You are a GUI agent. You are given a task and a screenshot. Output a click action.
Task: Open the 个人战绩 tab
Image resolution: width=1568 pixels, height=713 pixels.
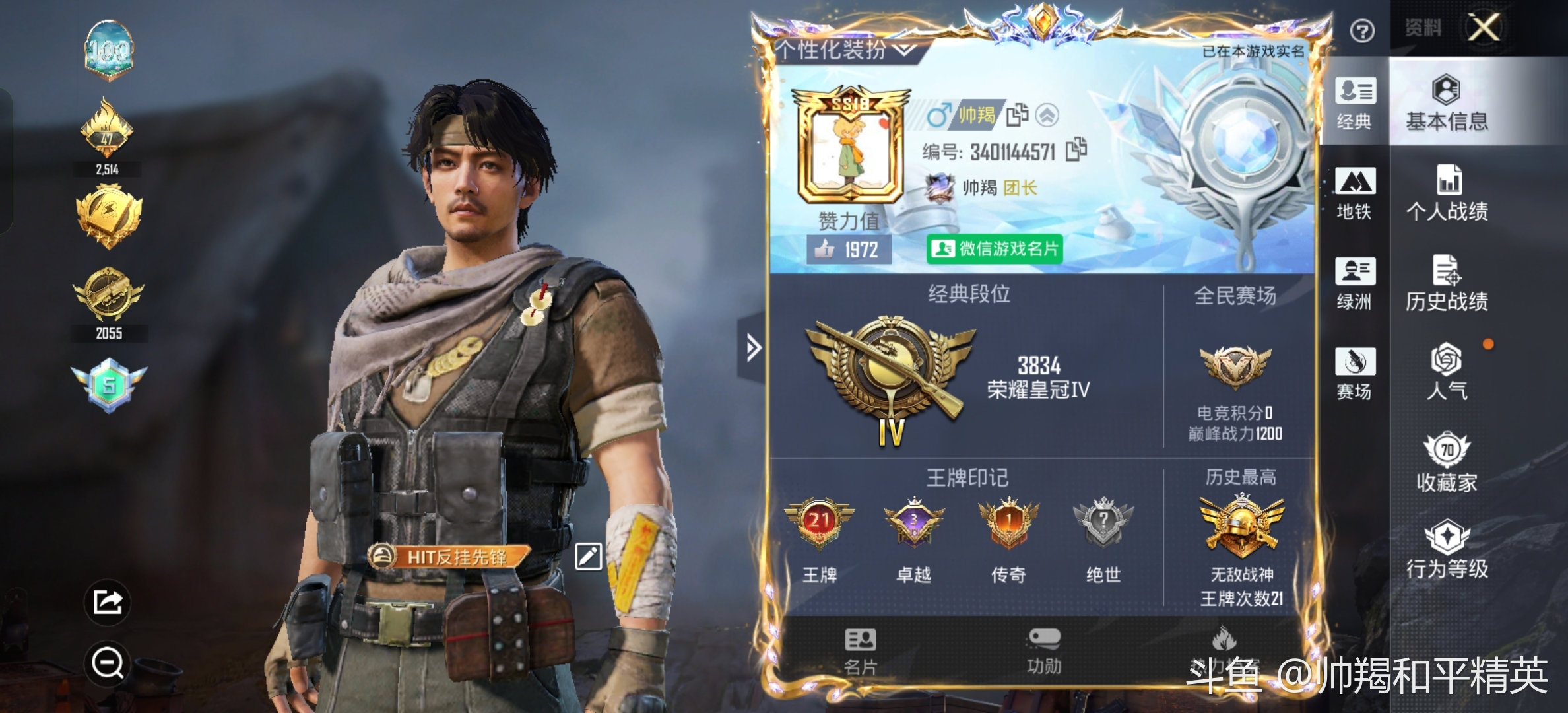(x=1447, y=193)
